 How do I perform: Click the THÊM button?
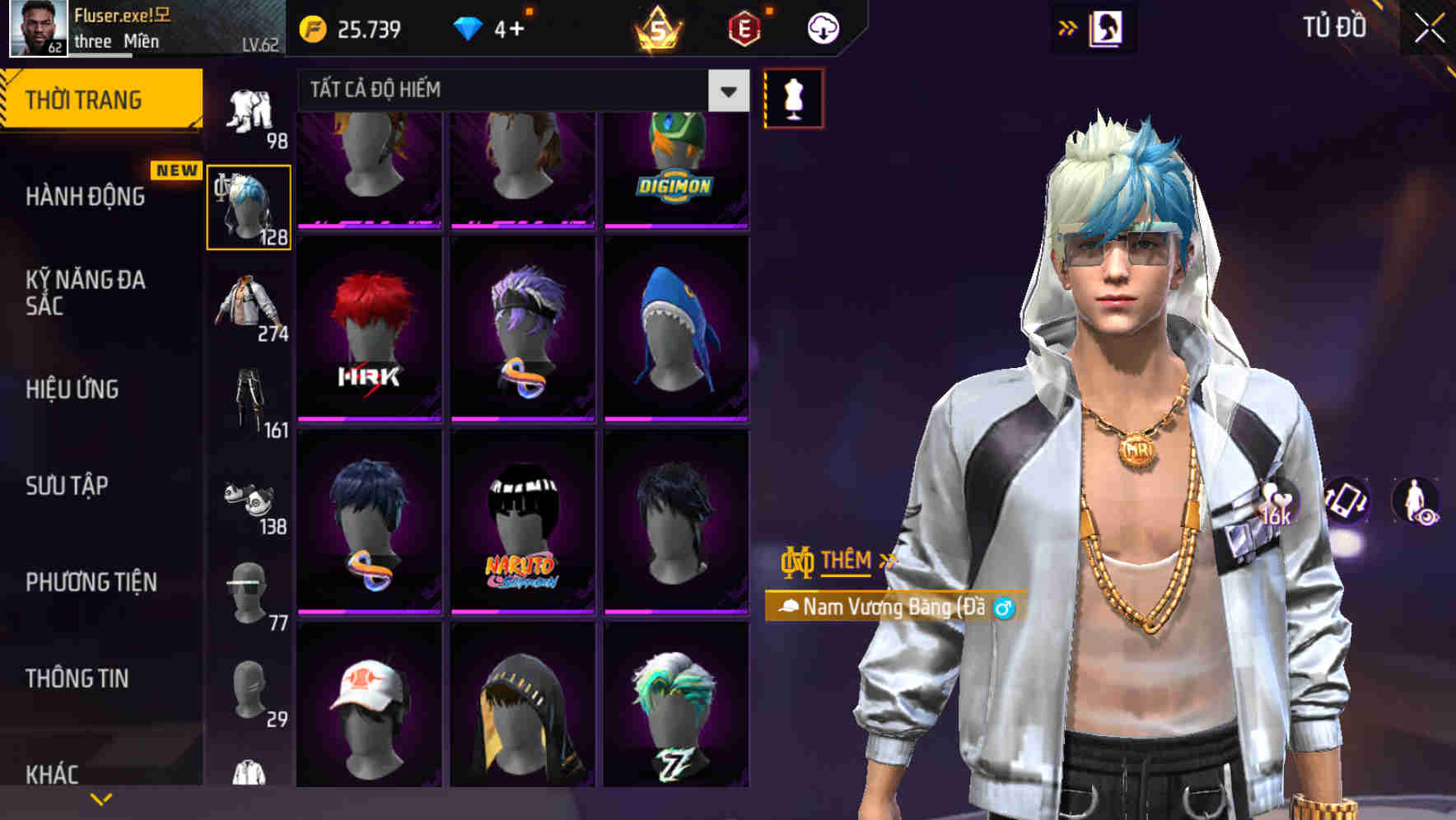point(847,561)
